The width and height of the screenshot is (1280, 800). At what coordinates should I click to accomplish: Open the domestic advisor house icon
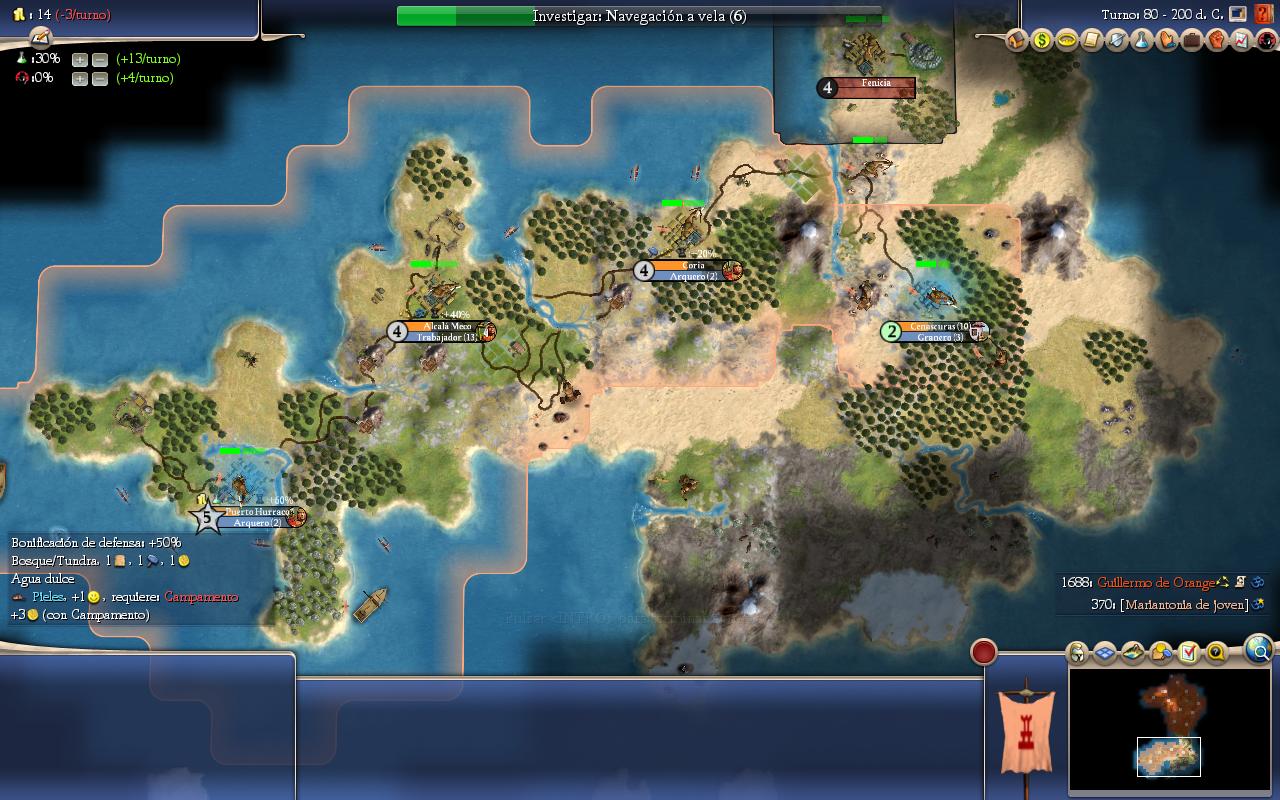pos(1016,41)
